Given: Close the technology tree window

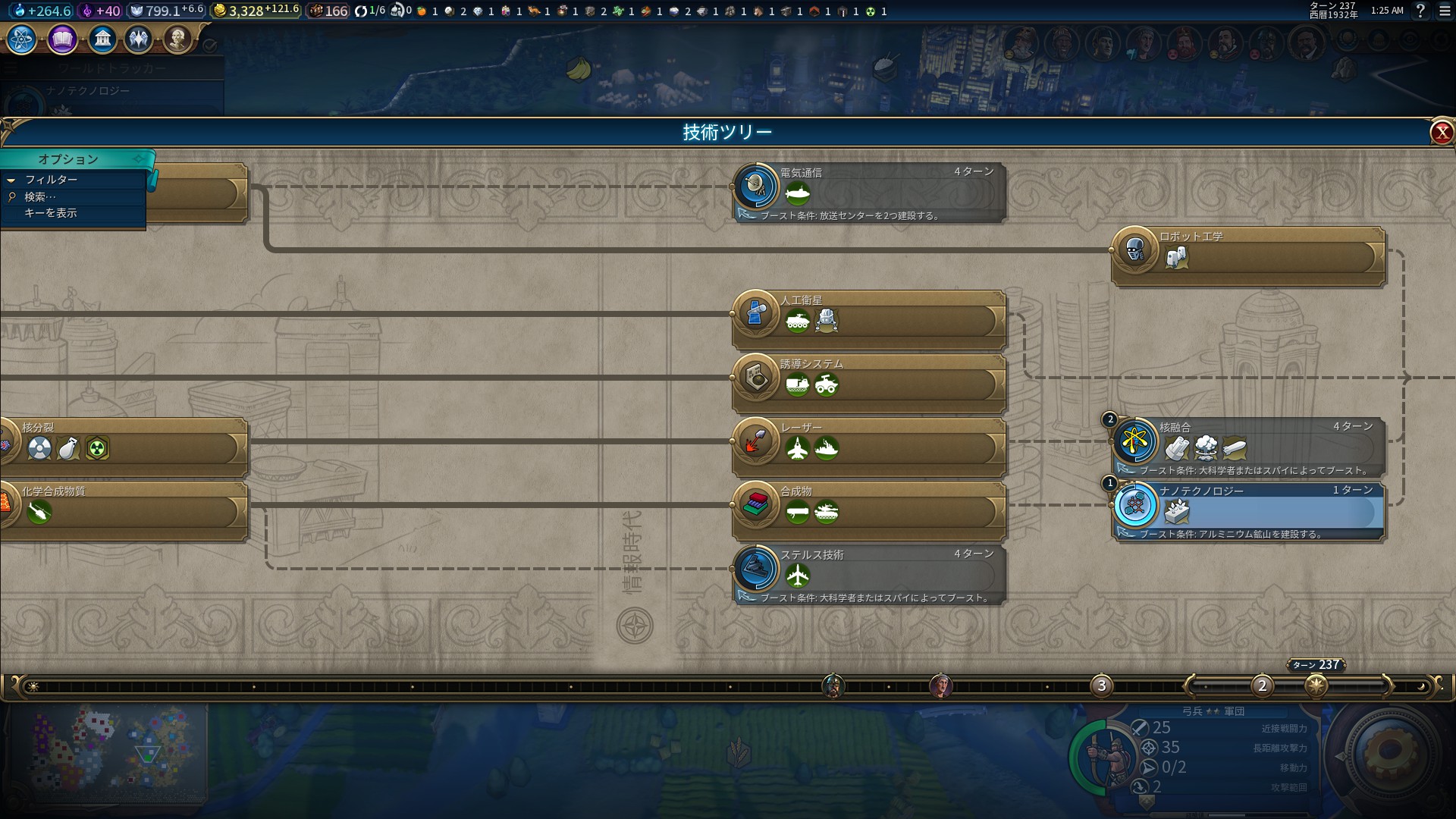Looking at the screenshot, I should [x=1441, y=133].
